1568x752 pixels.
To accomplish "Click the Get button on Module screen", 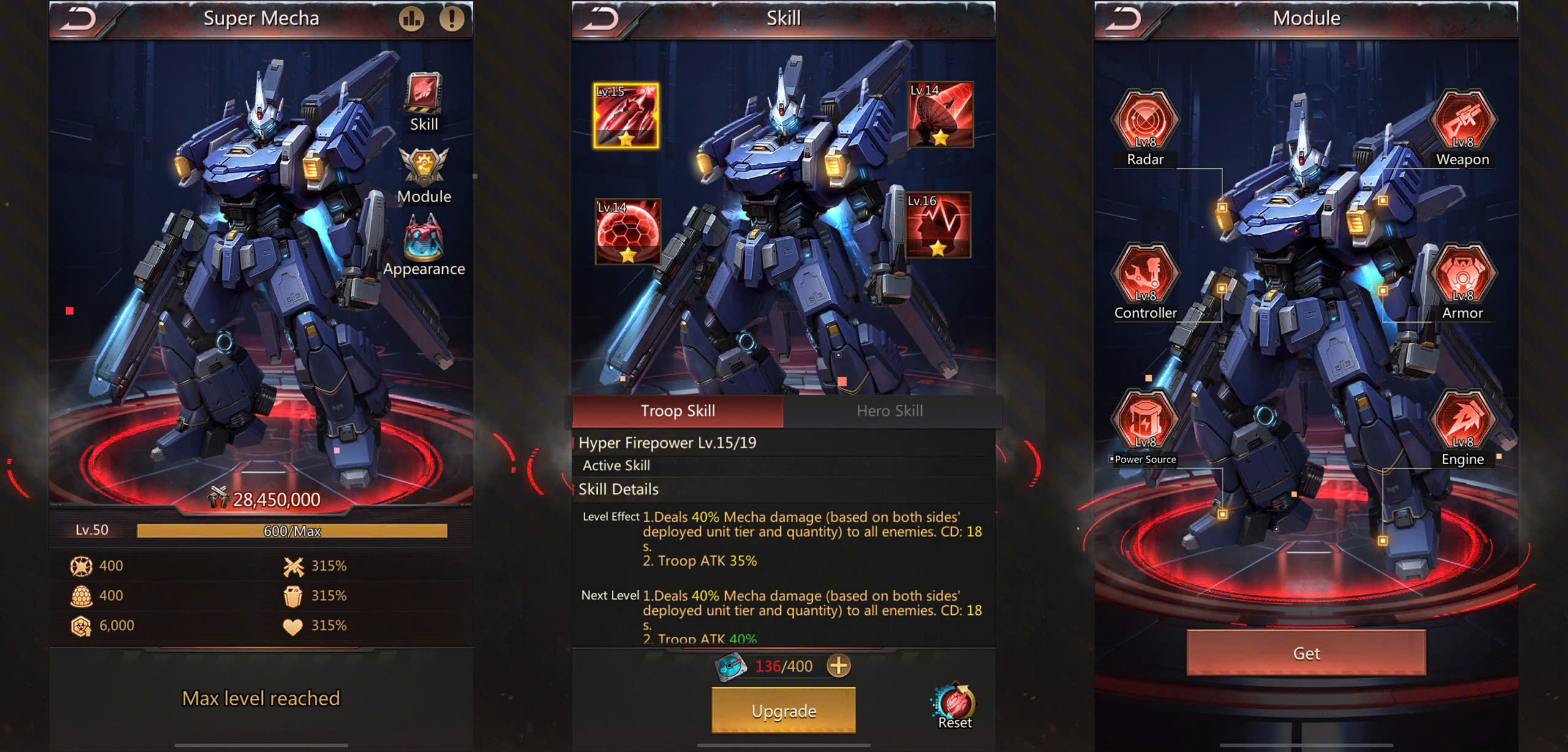I will (1306, 653).
